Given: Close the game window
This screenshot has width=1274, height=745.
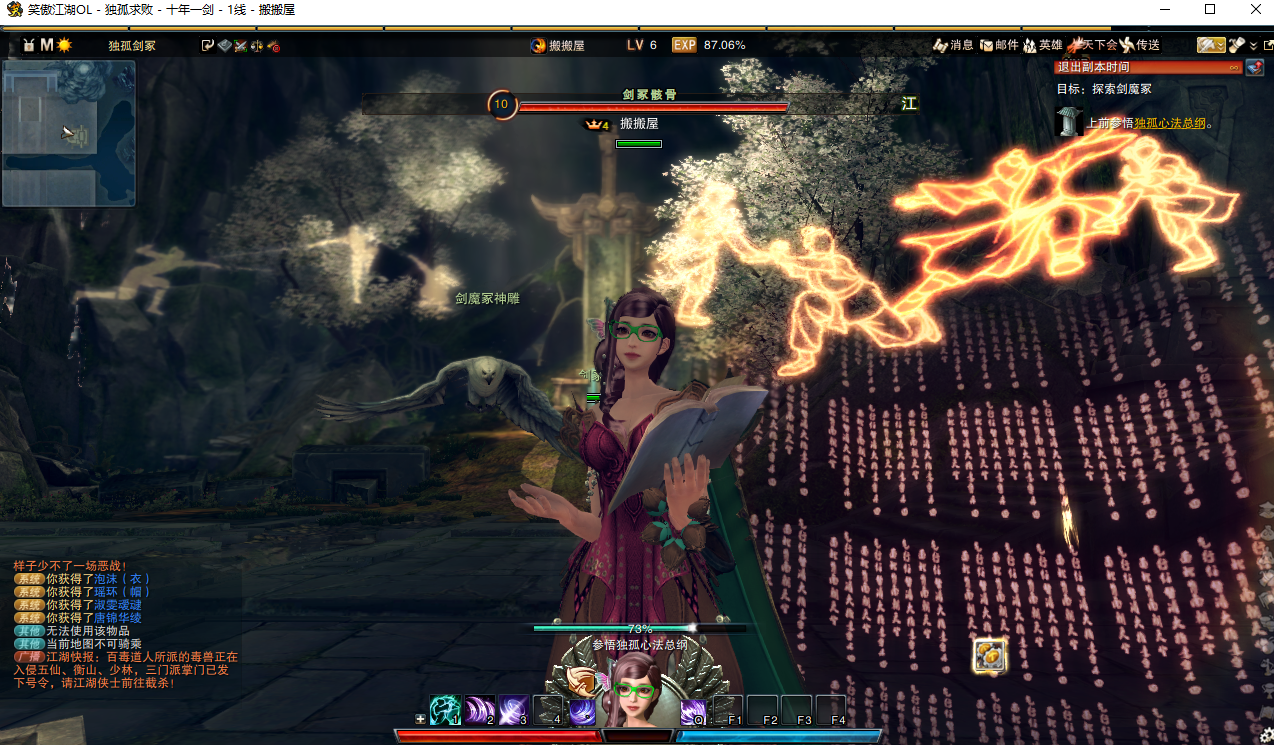Looking at the screenshot, I should point(1255,9).
